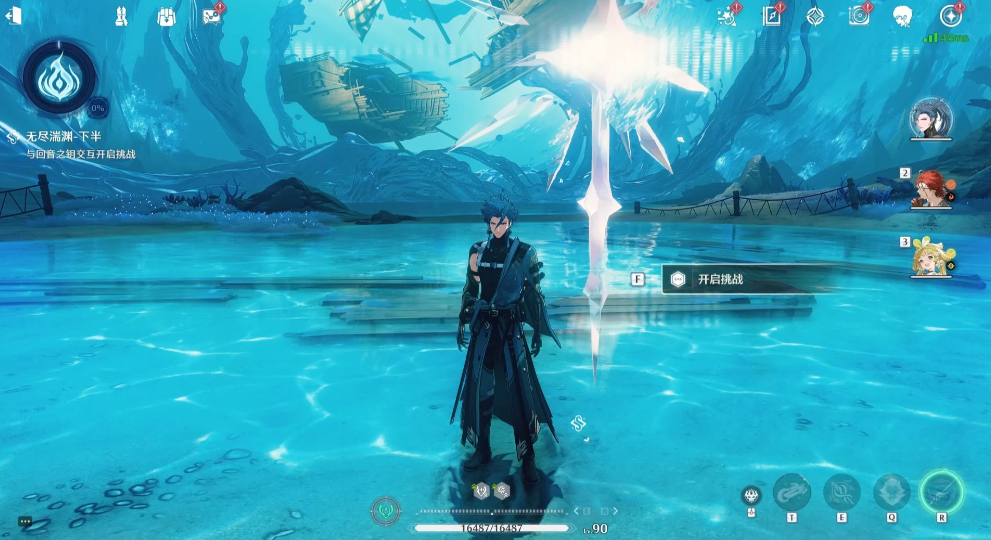
Task: Click the circular green emblem by health bar
Action: point(384,511)
